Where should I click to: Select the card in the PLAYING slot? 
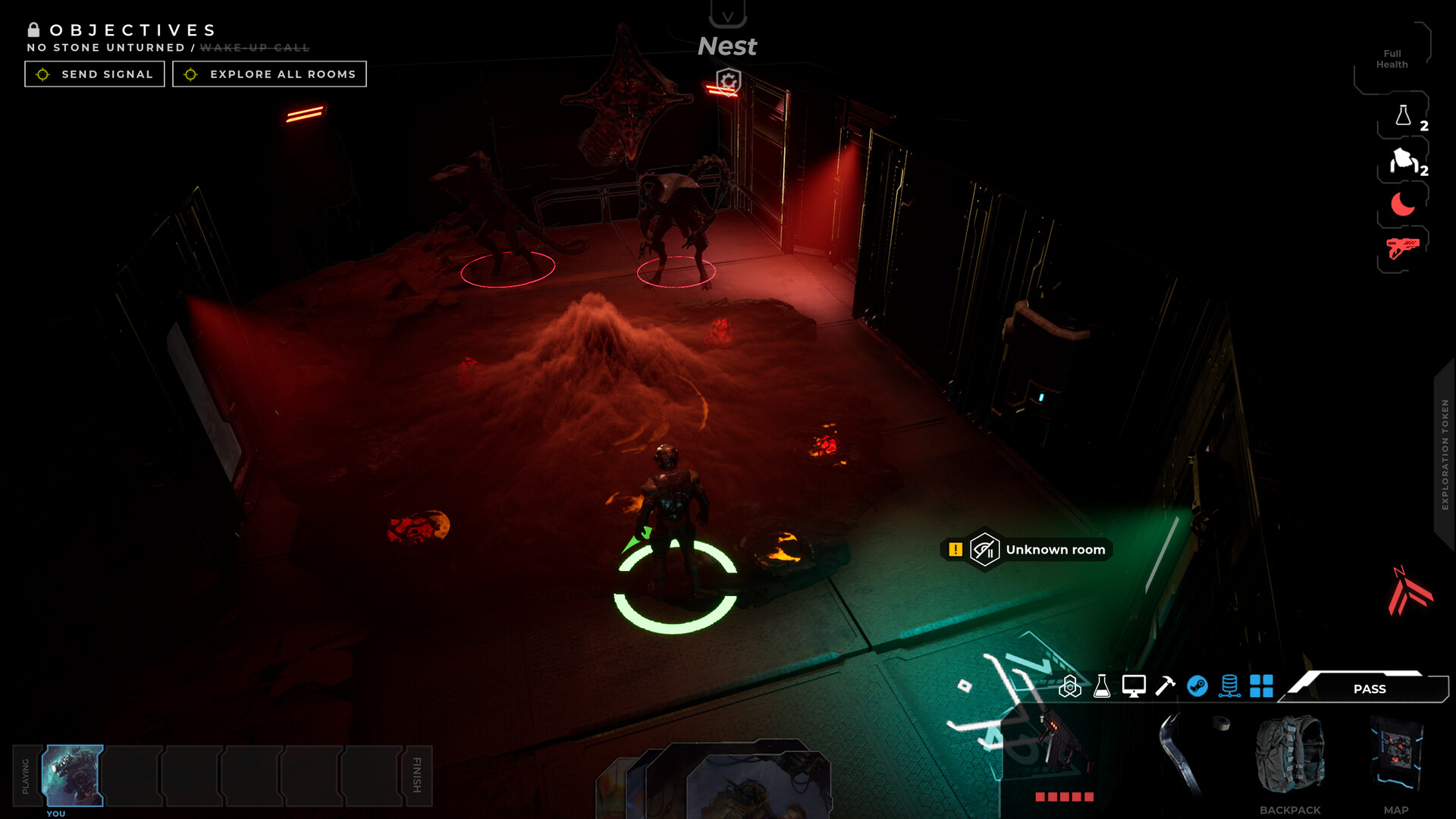[74, 775]
